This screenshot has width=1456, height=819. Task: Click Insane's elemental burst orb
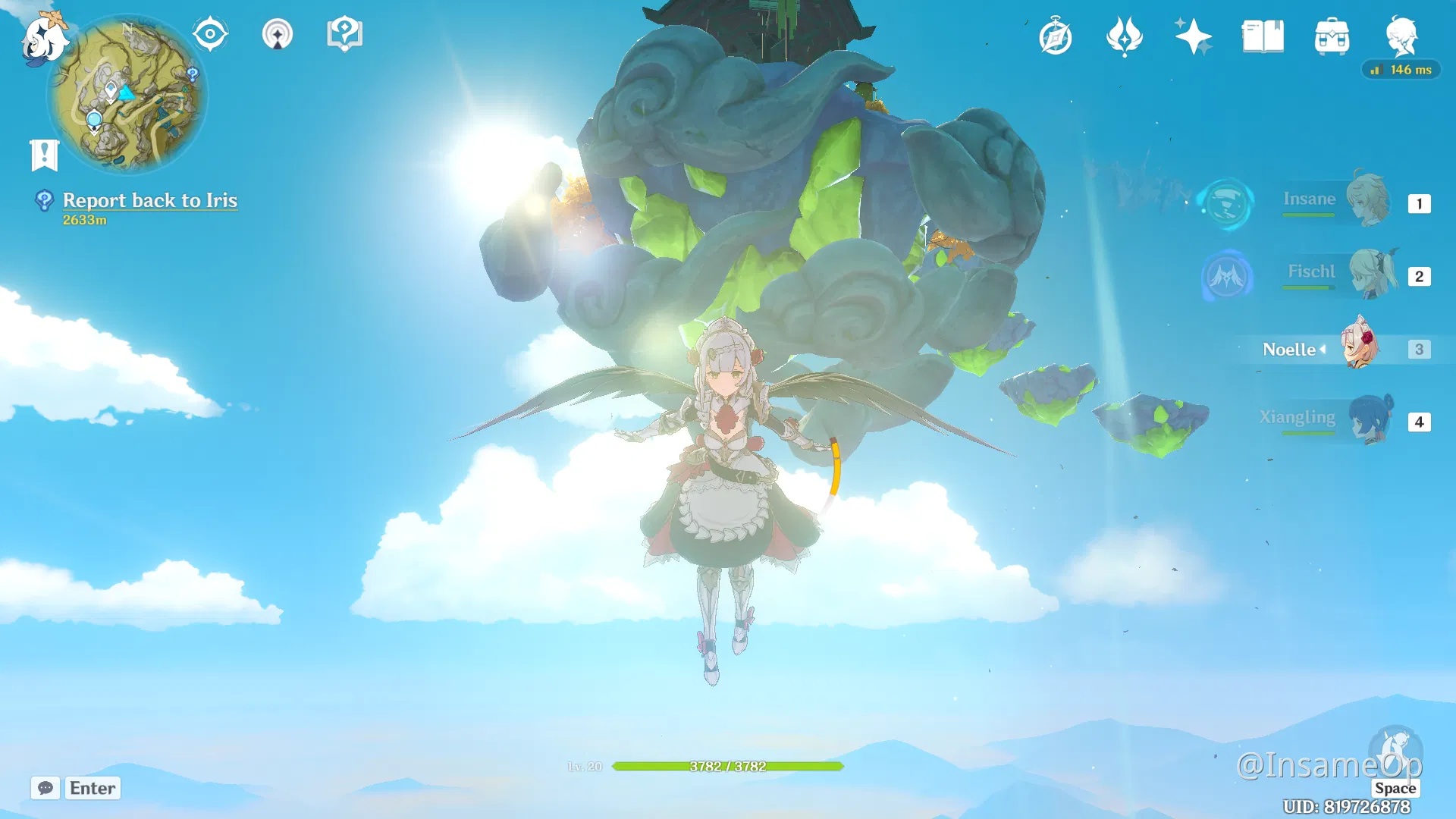coord(1226,203)
